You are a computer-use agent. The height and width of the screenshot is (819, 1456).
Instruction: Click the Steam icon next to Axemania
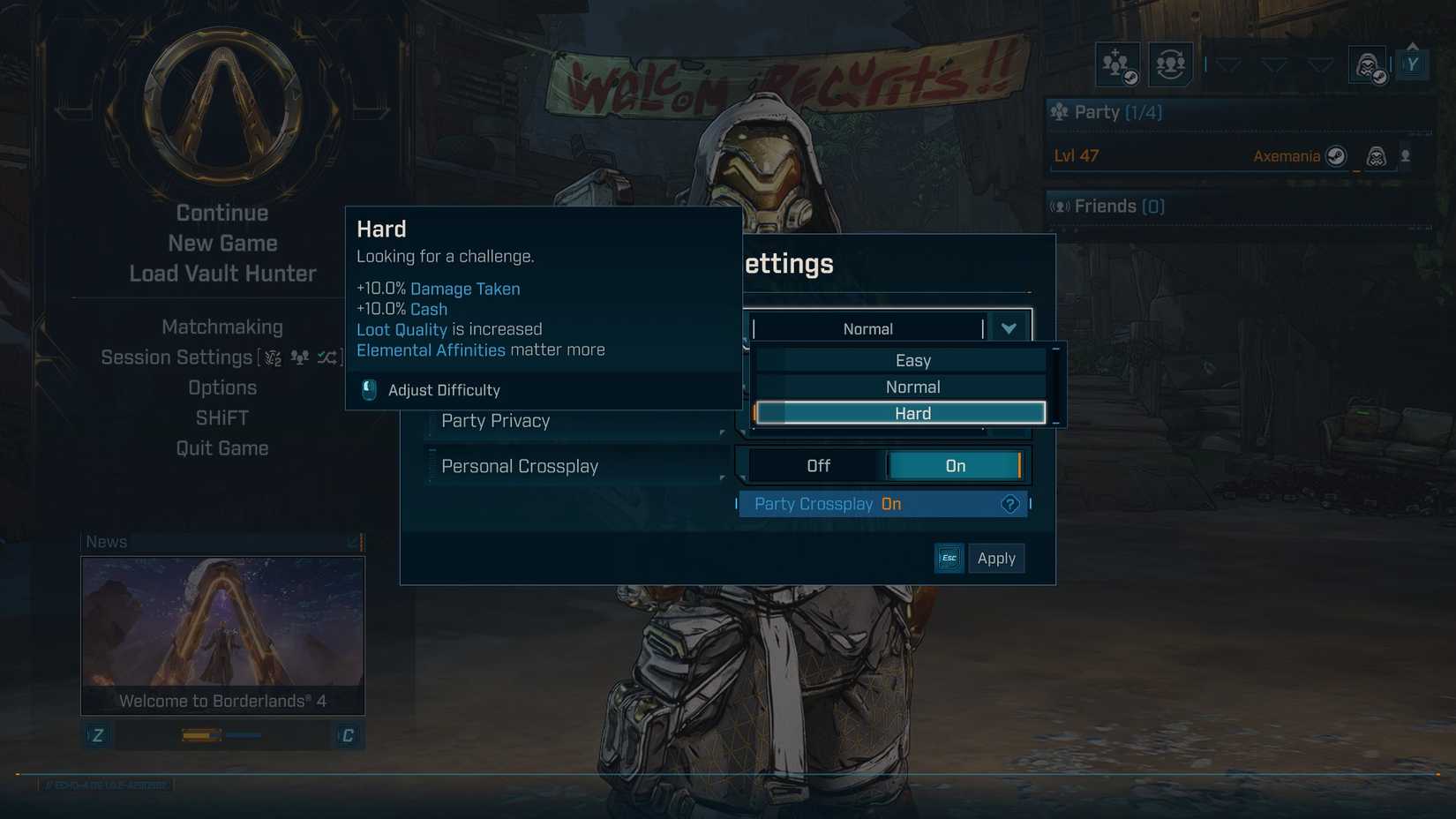click(x=1338, y=157)
